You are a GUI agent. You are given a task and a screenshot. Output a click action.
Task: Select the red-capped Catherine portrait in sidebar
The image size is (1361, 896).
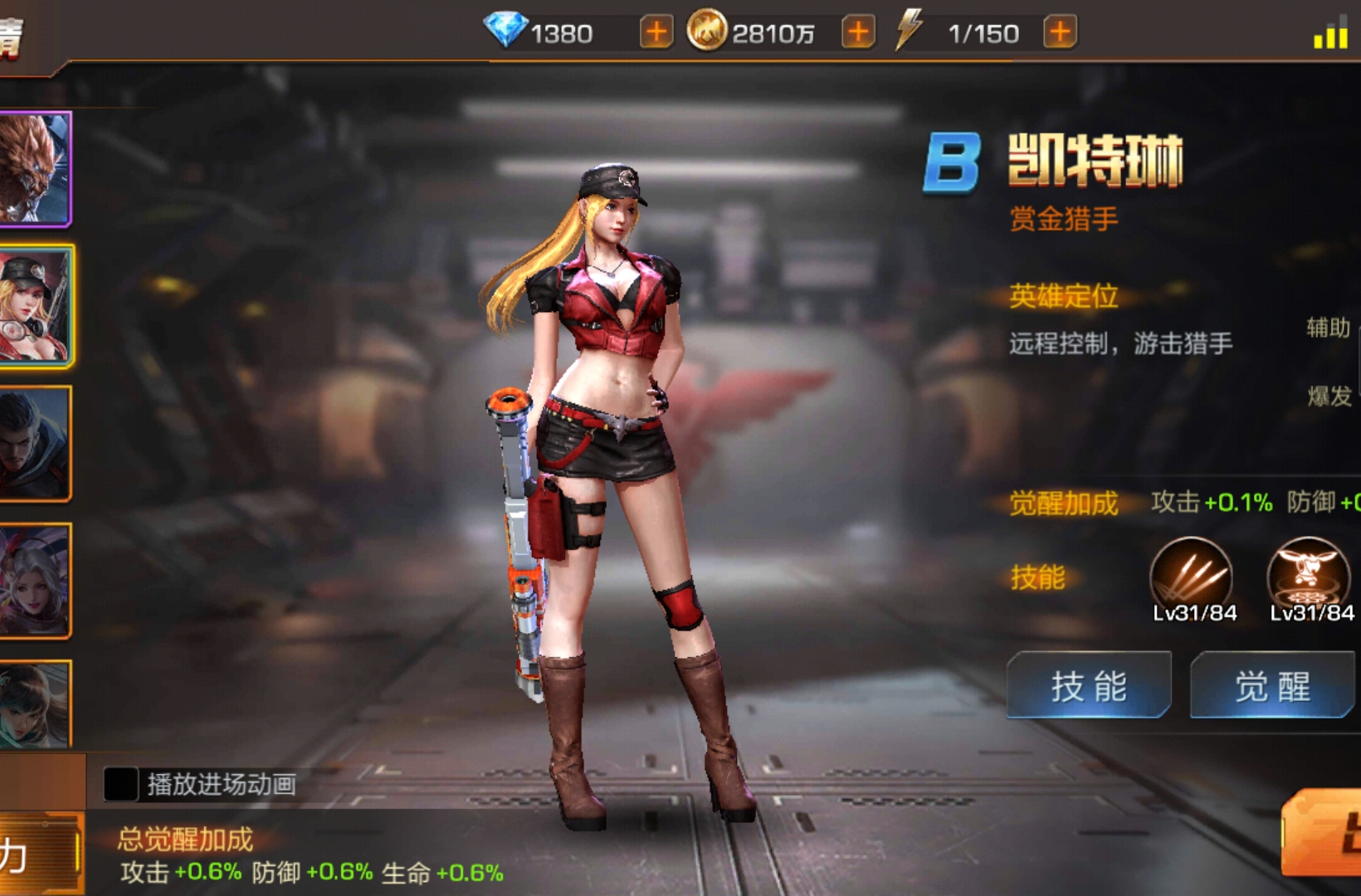point(35,305)
